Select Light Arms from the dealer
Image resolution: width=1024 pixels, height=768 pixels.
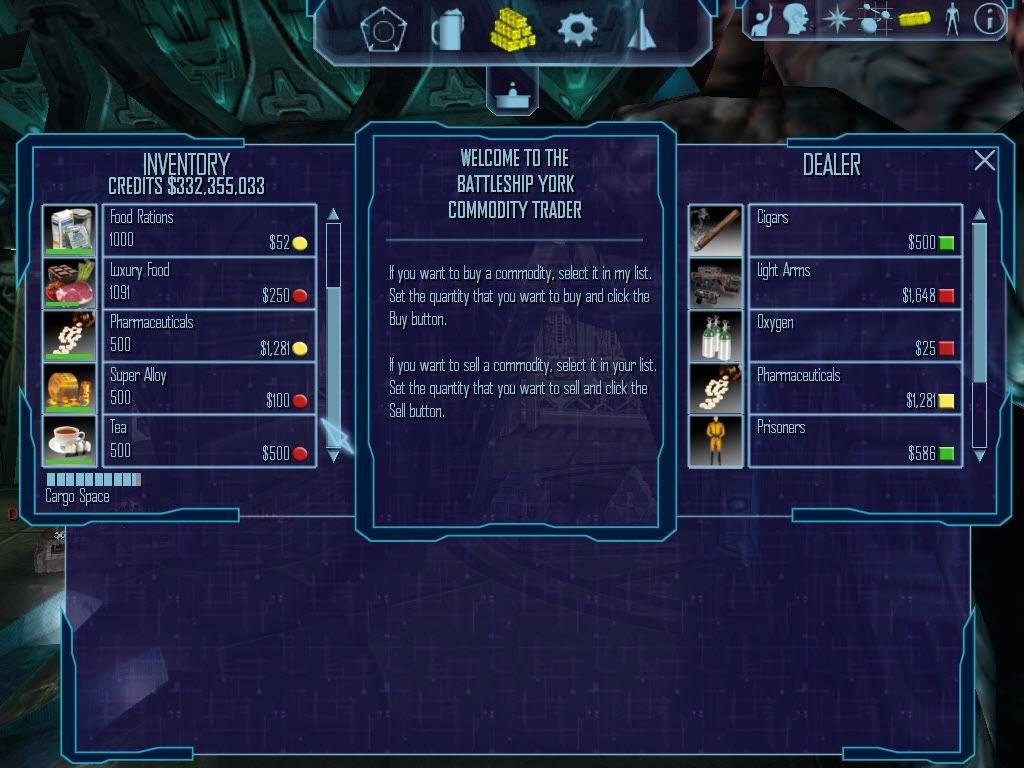pos(854,283)
